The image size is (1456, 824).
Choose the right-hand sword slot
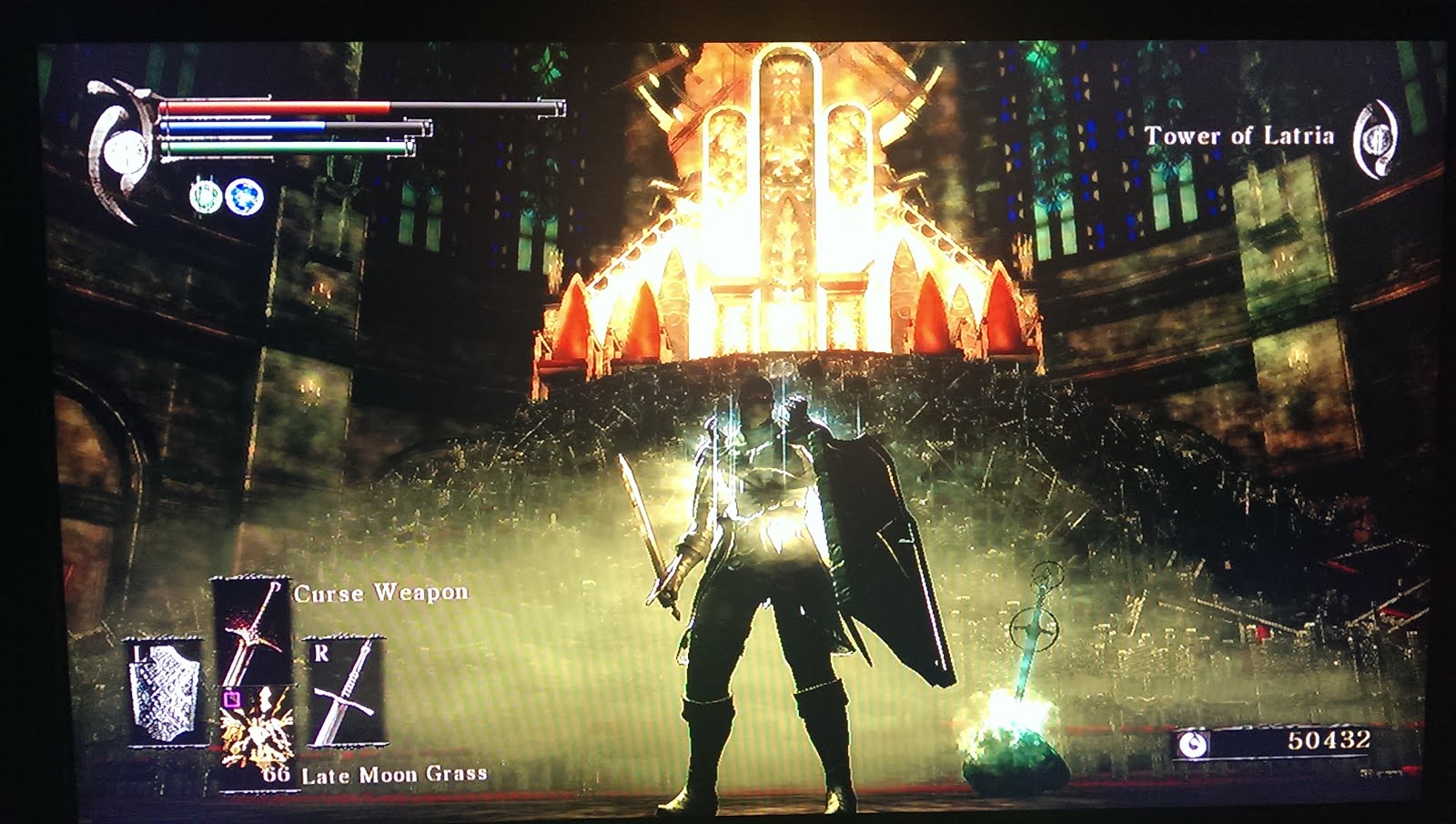click(346, 692)
